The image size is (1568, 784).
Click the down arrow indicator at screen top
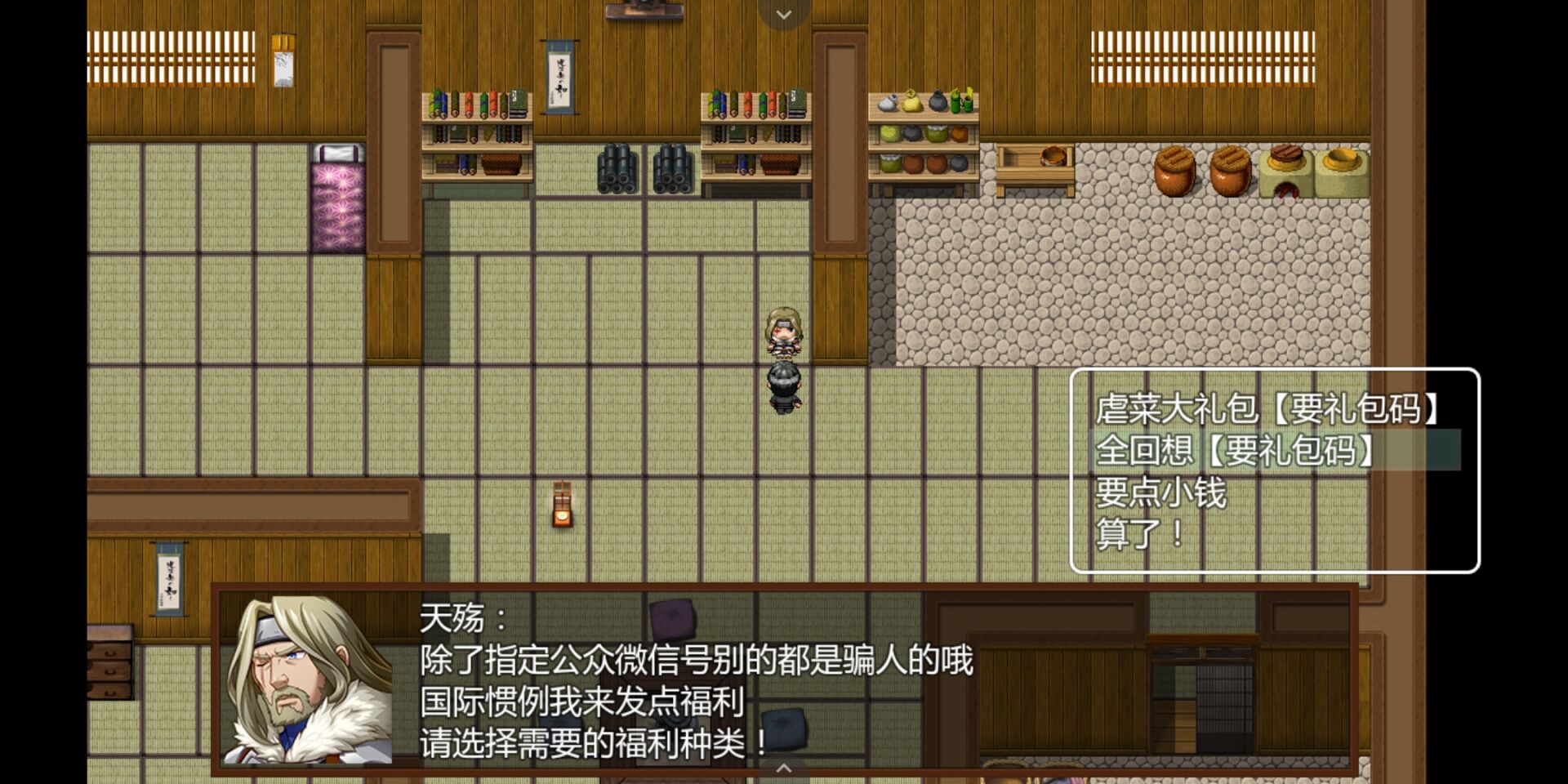[x=782, y=13]
